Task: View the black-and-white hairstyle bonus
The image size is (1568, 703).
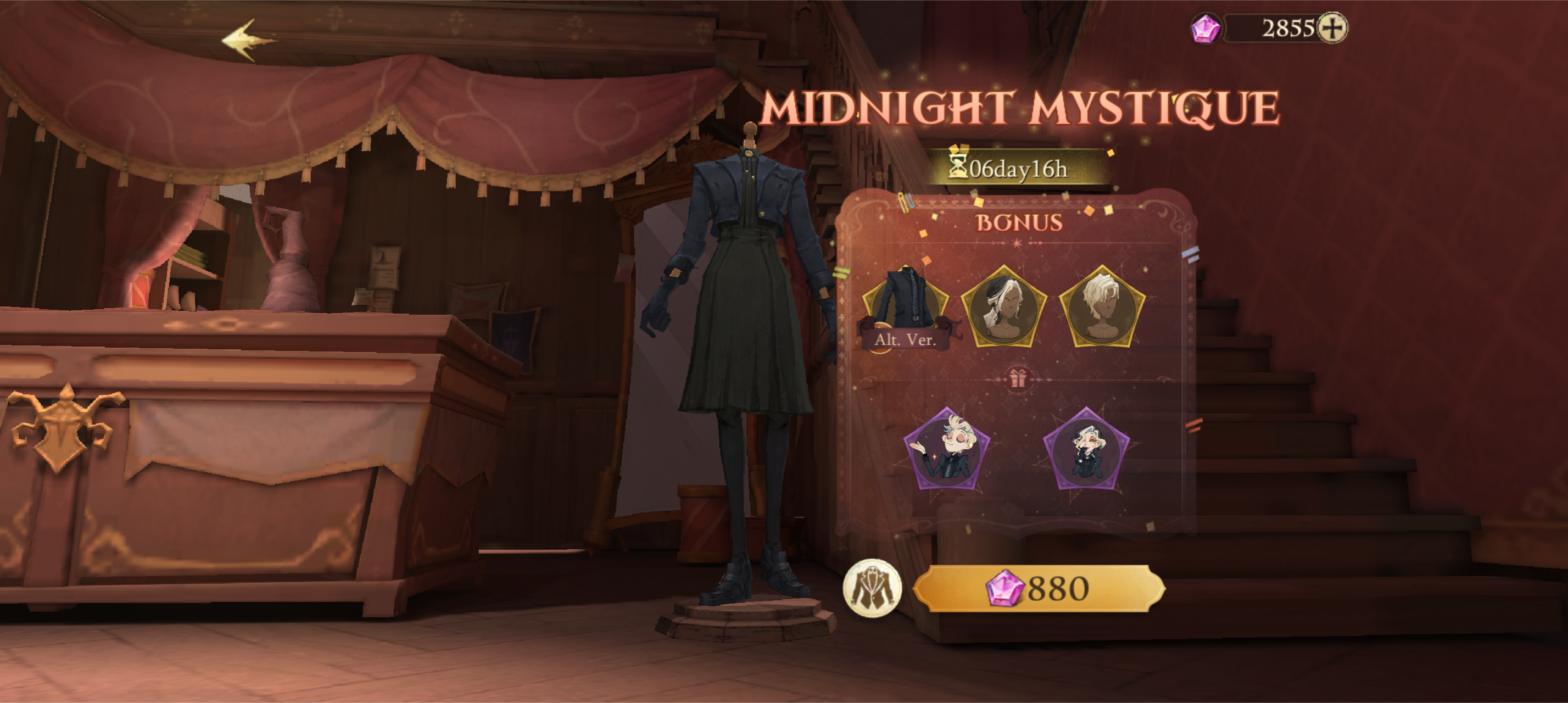Action: (x=1003, y=307)
